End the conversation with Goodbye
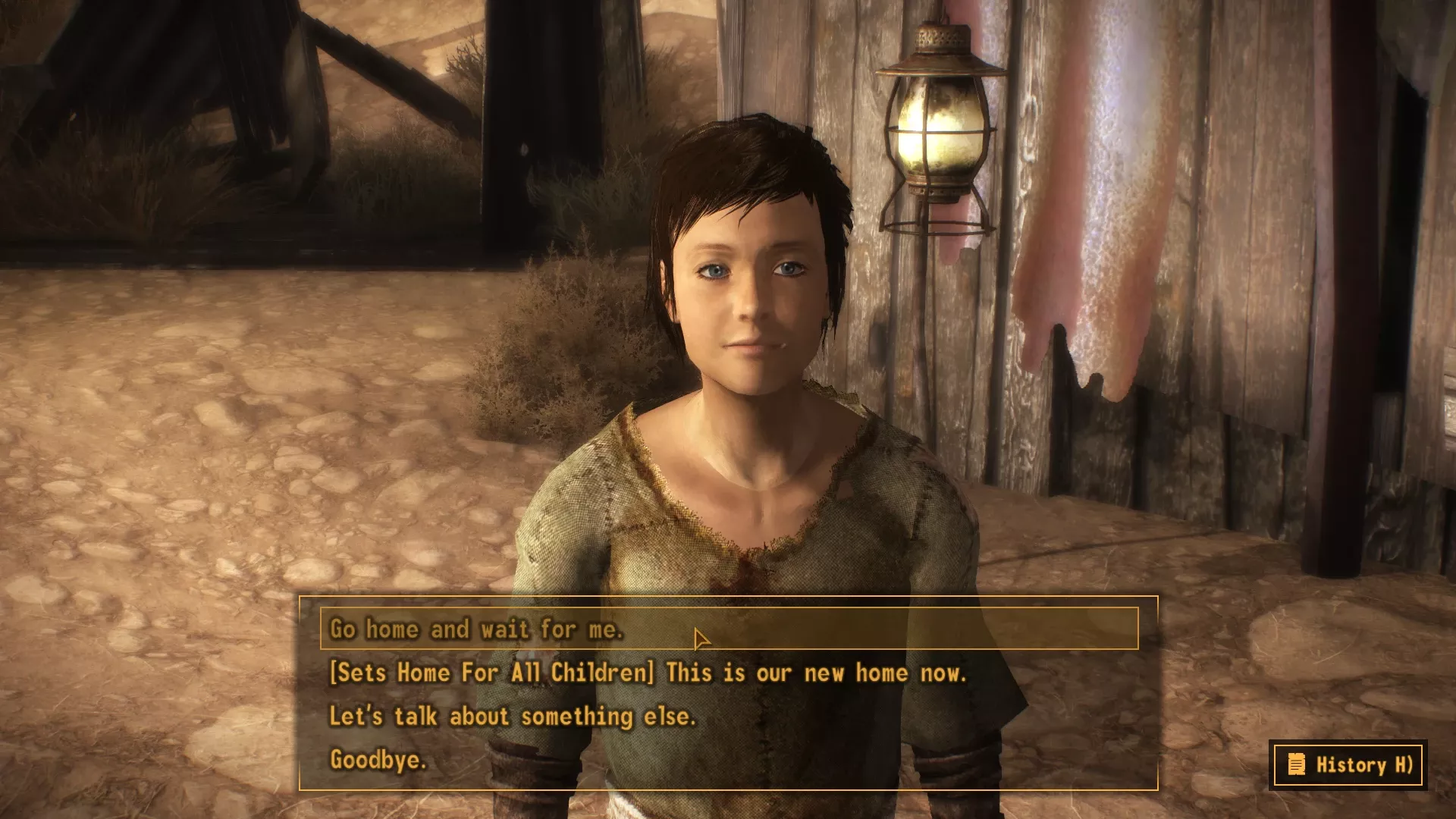This screenshot has height=819, width=1456. pyautogui.click(x=378, y=759)
